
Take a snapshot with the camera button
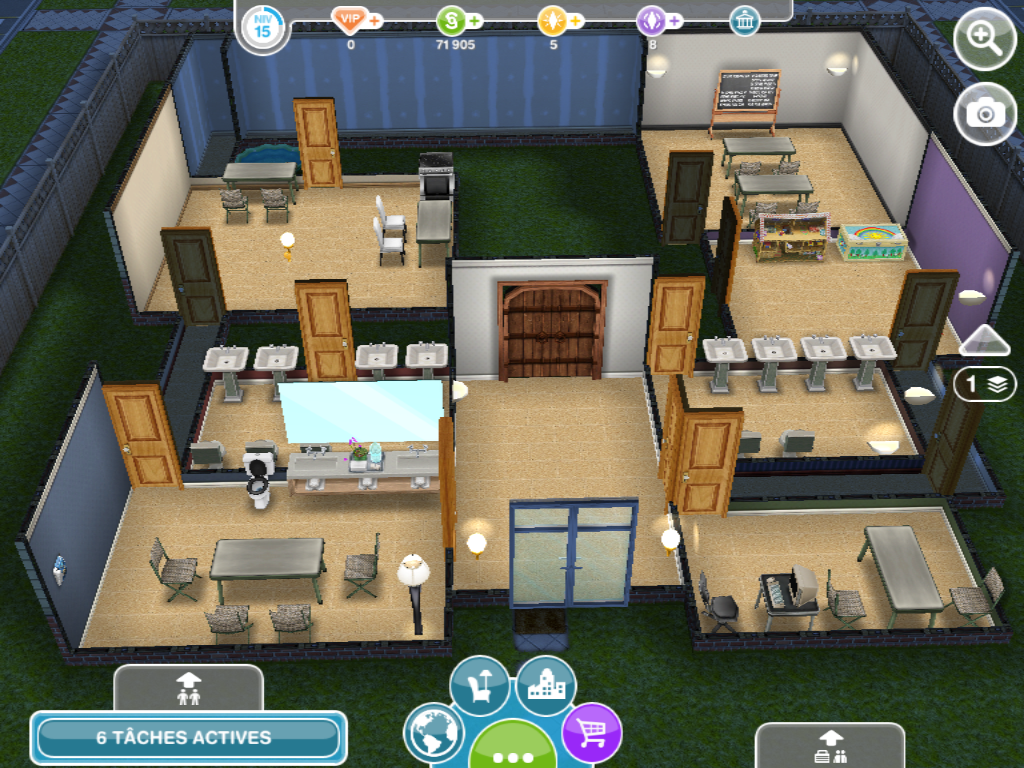coord(985,113)
